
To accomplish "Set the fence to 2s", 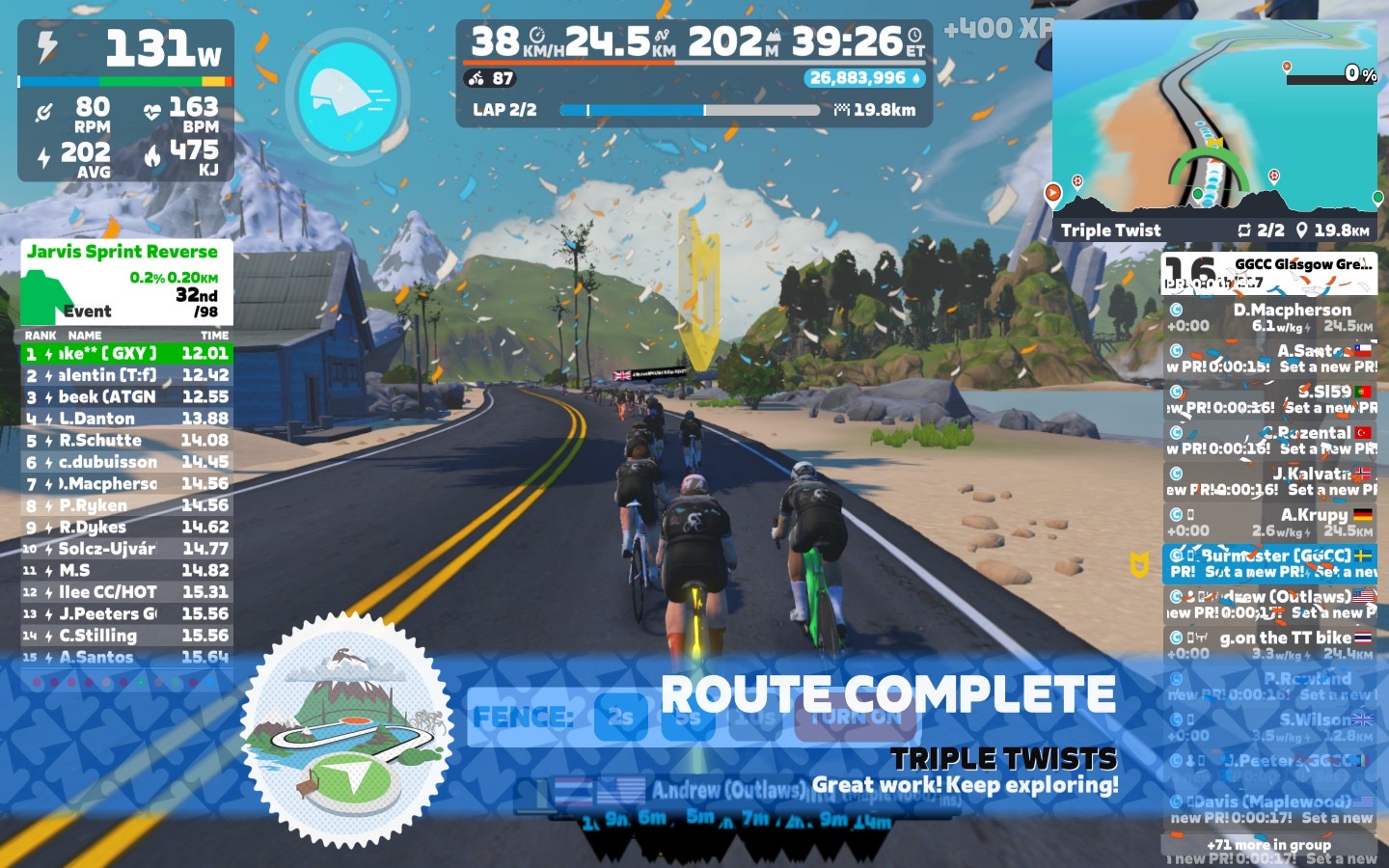I will (x=620, y=717).
